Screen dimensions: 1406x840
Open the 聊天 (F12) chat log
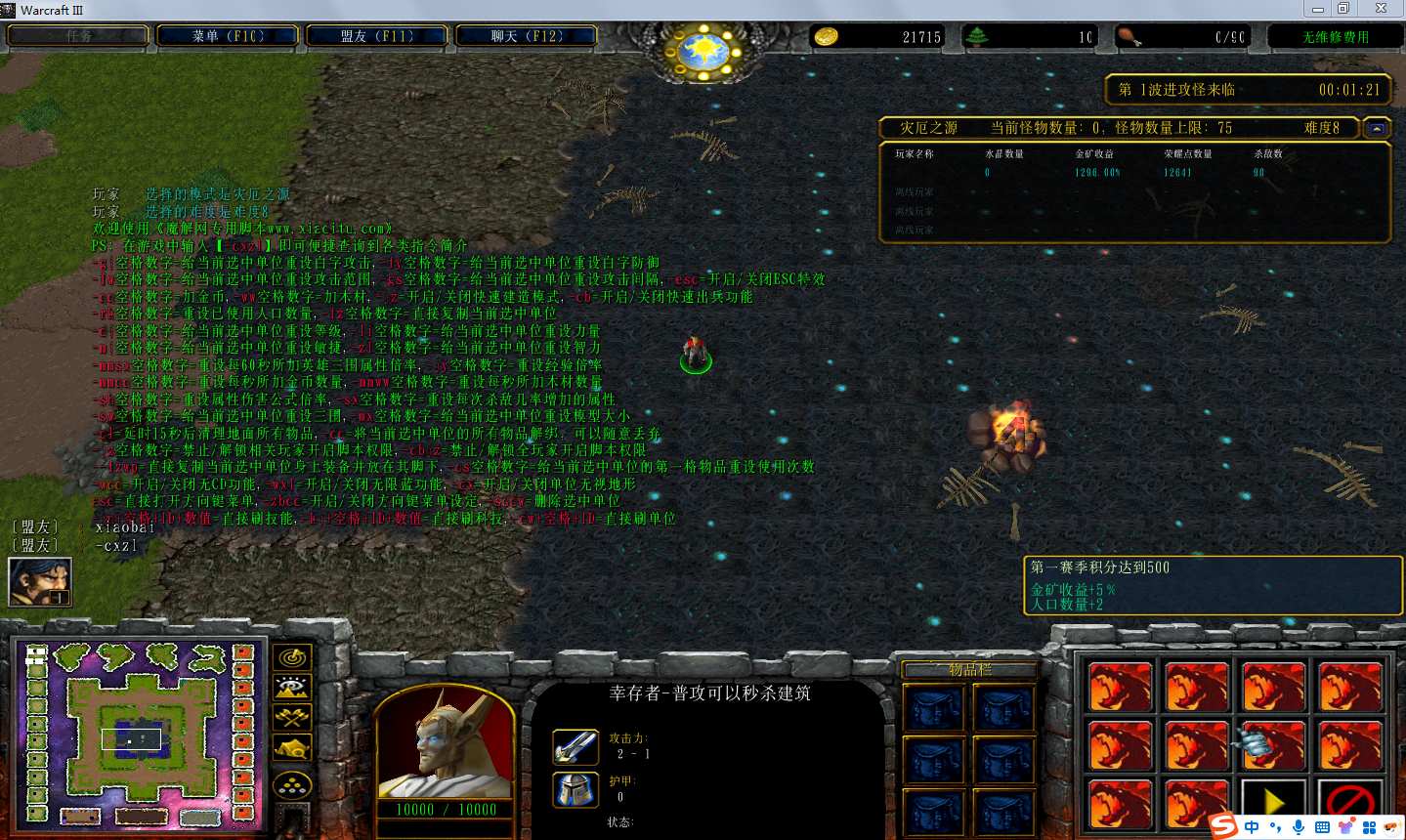pyautogui.click(x=527, y=36)
